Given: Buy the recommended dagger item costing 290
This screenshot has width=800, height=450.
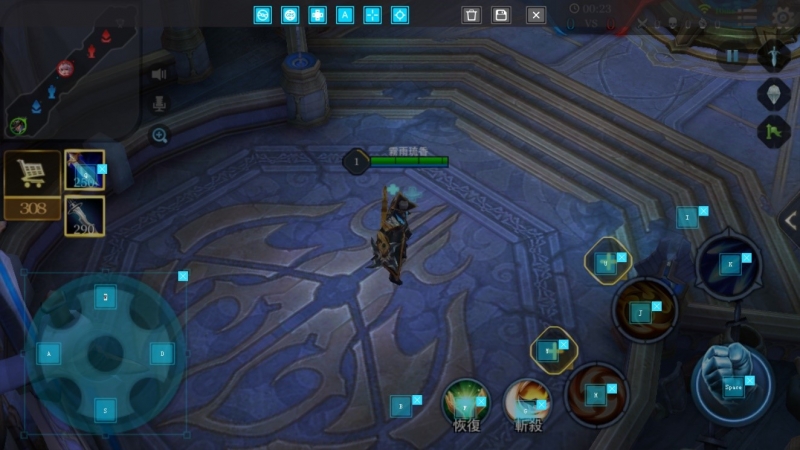Looking at the screenshot, I should pos(84,215).
